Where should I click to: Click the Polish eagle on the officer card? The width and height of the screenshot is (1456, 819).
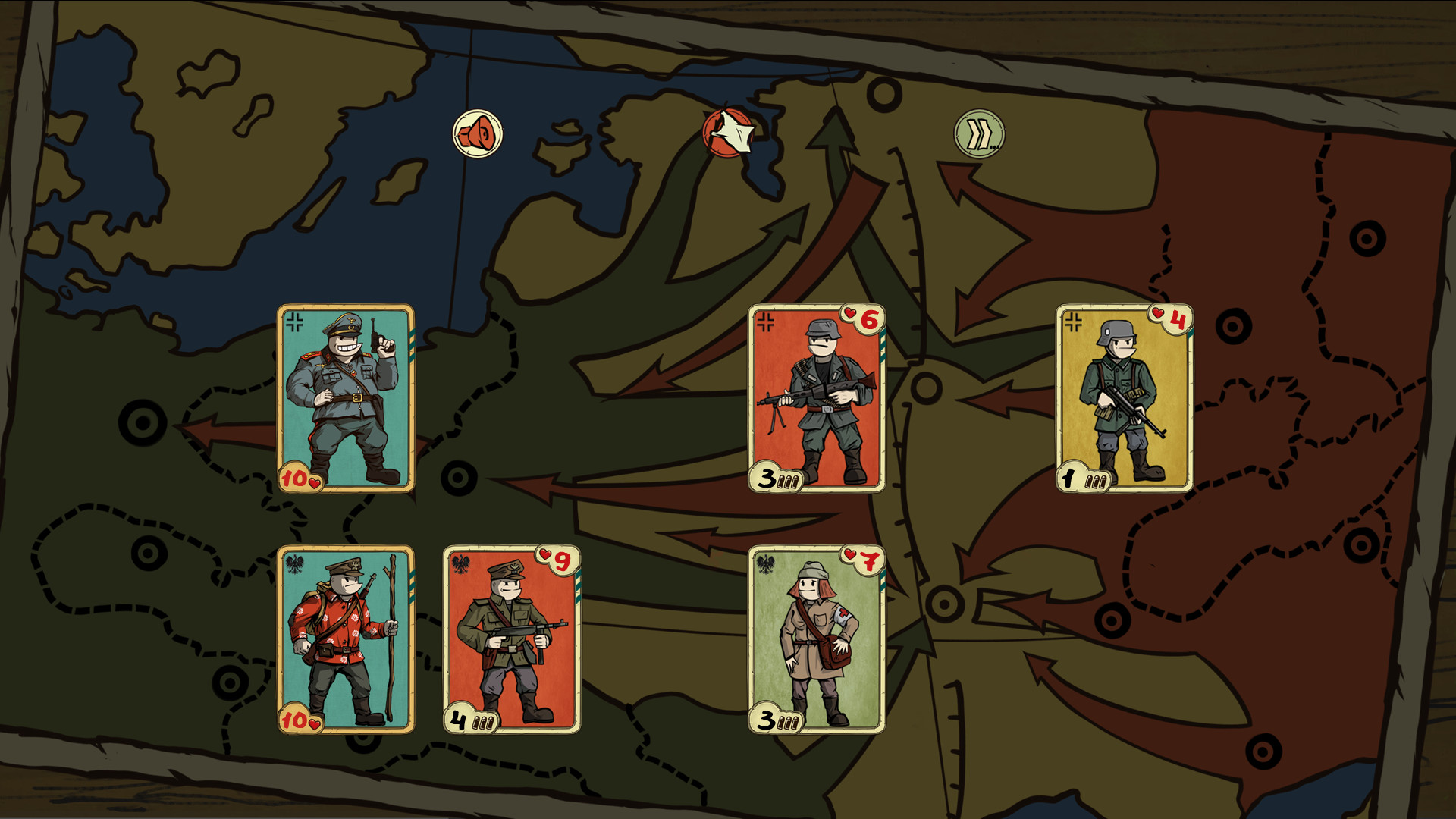pos(461,562)
